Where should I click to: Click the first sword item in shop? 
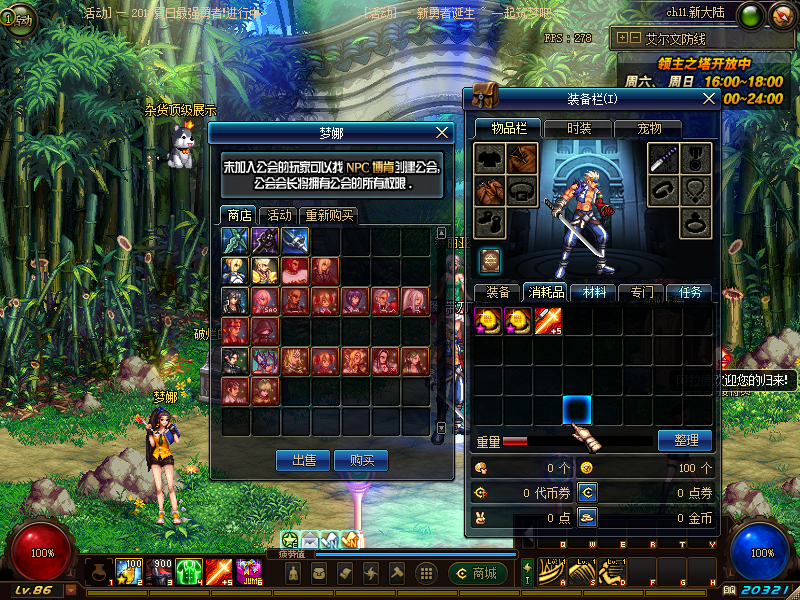coord(236,240)
